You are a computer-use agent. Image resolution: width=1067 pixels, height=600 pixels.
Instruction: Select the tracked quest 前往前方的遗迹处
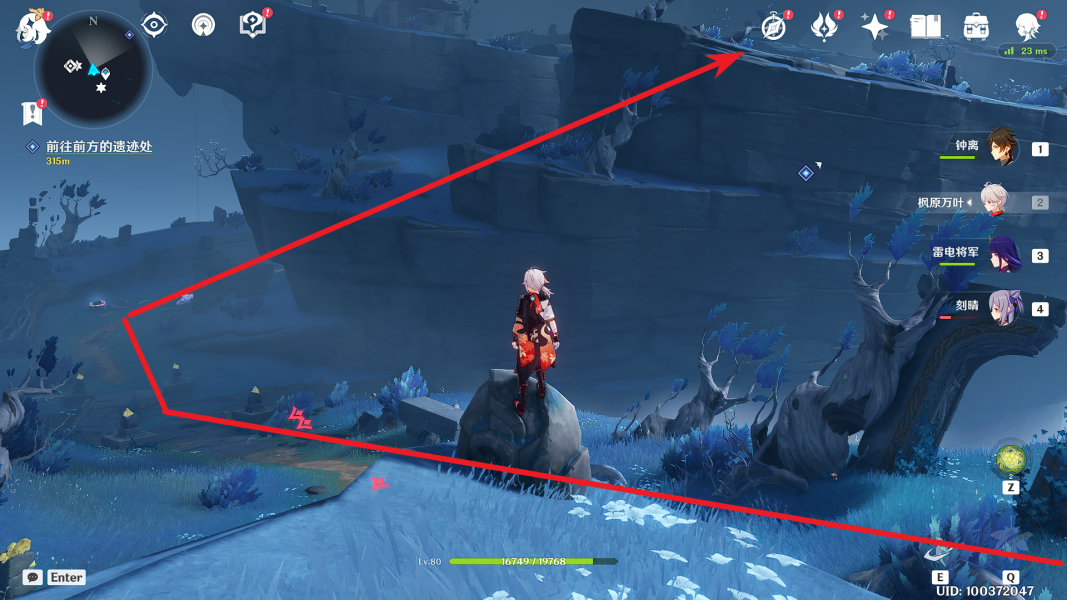coord(98,147)
